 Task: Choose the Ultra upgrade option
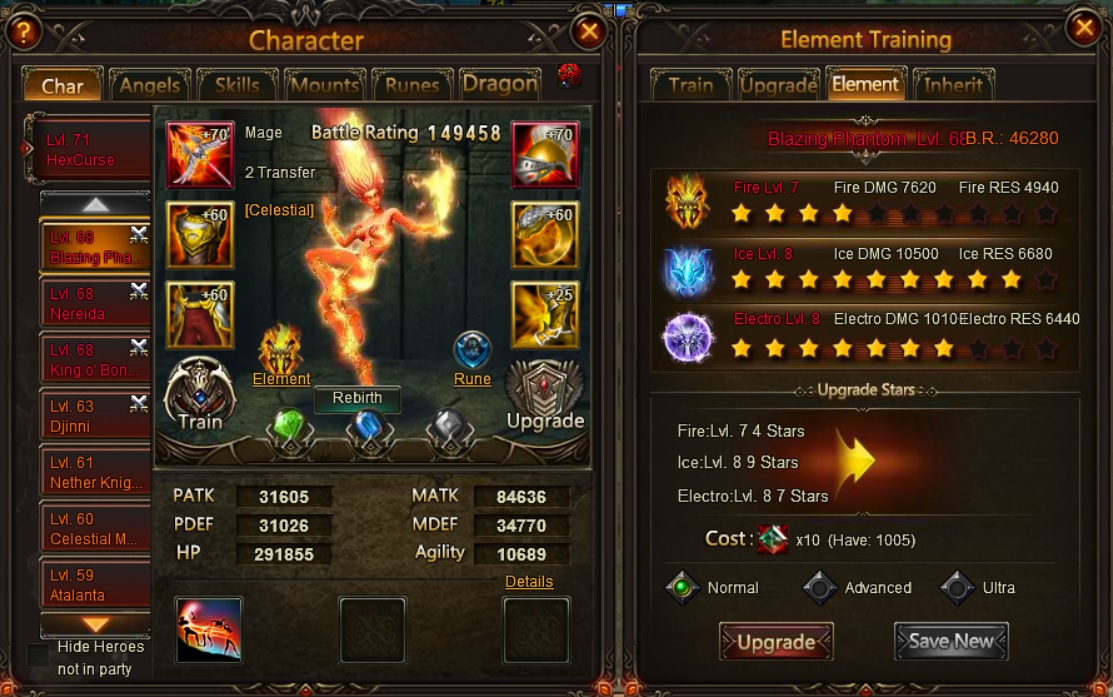[x=957, y=588]
